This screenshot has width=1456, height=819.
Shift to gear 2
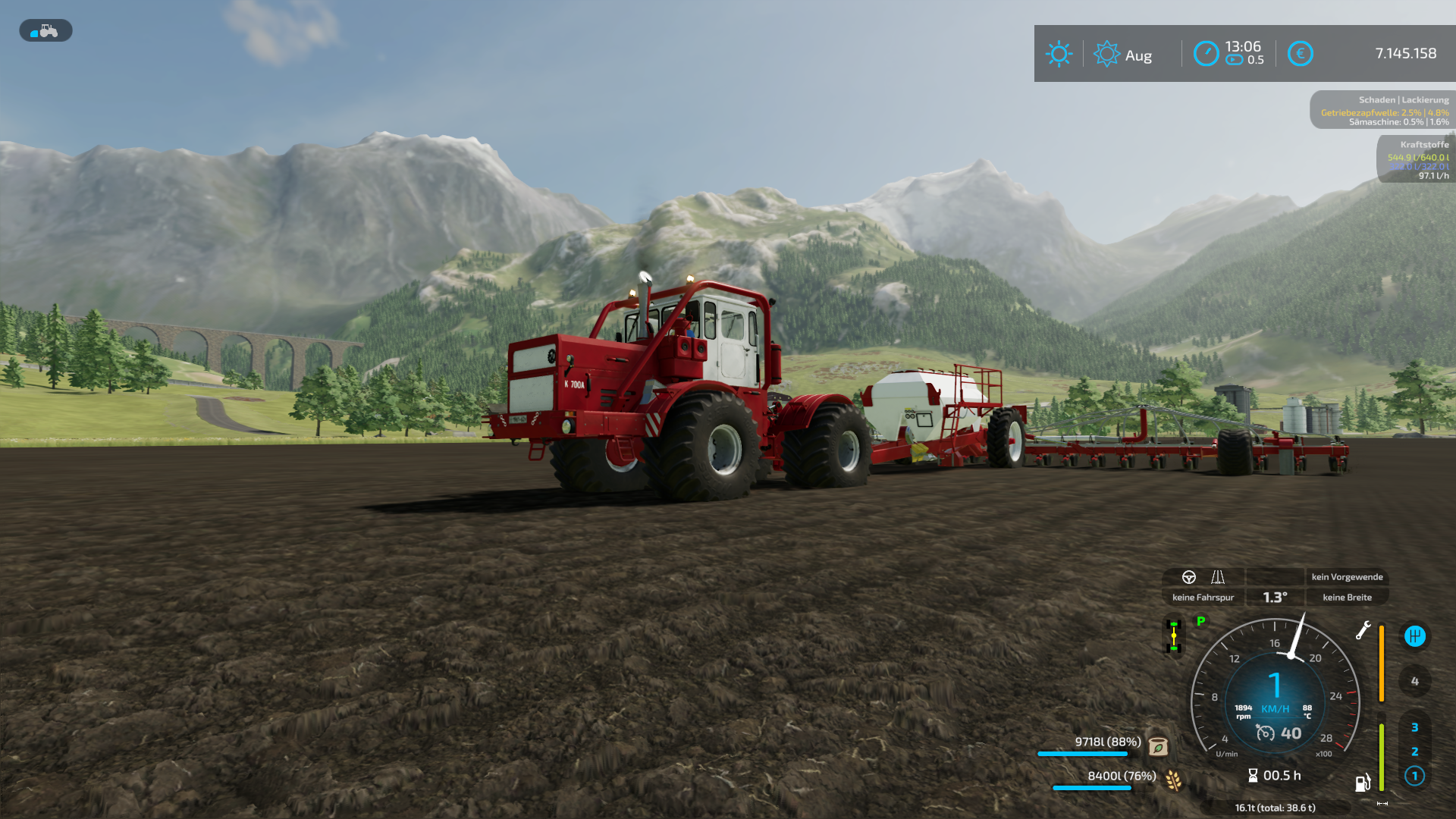tap(1414, 752)
